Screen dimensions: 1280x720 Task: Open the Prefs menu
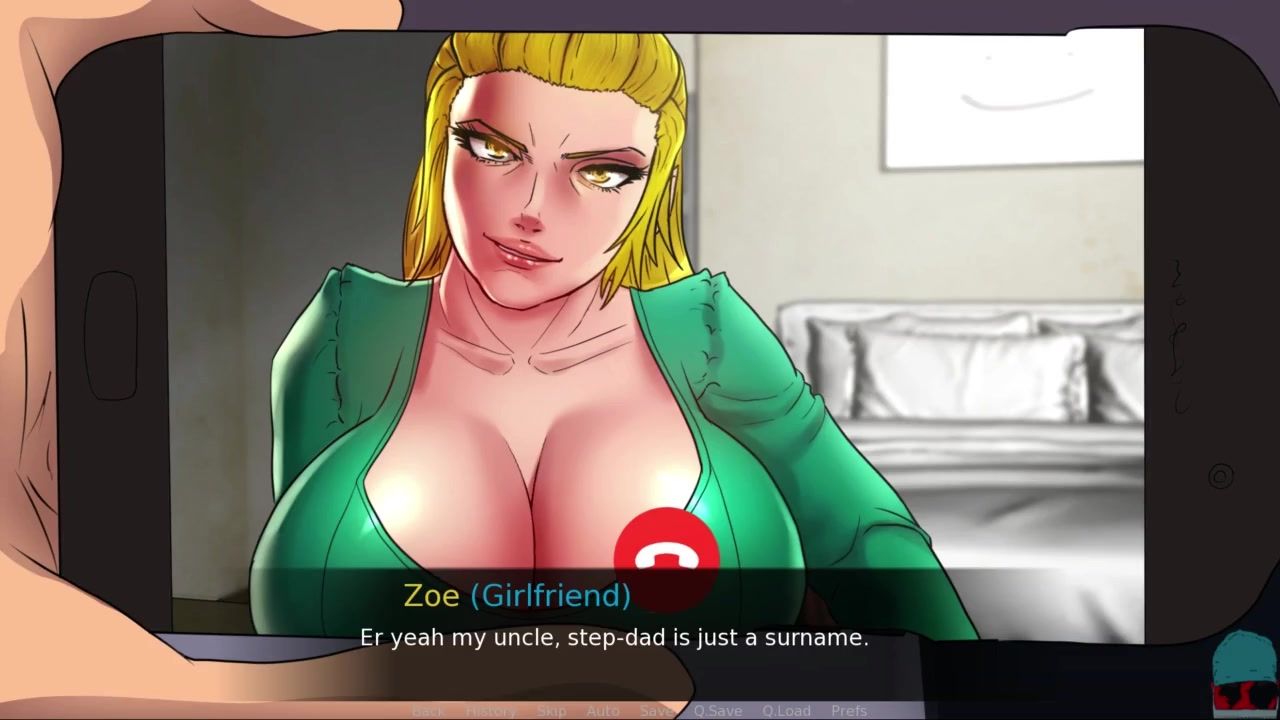[849, 711]
